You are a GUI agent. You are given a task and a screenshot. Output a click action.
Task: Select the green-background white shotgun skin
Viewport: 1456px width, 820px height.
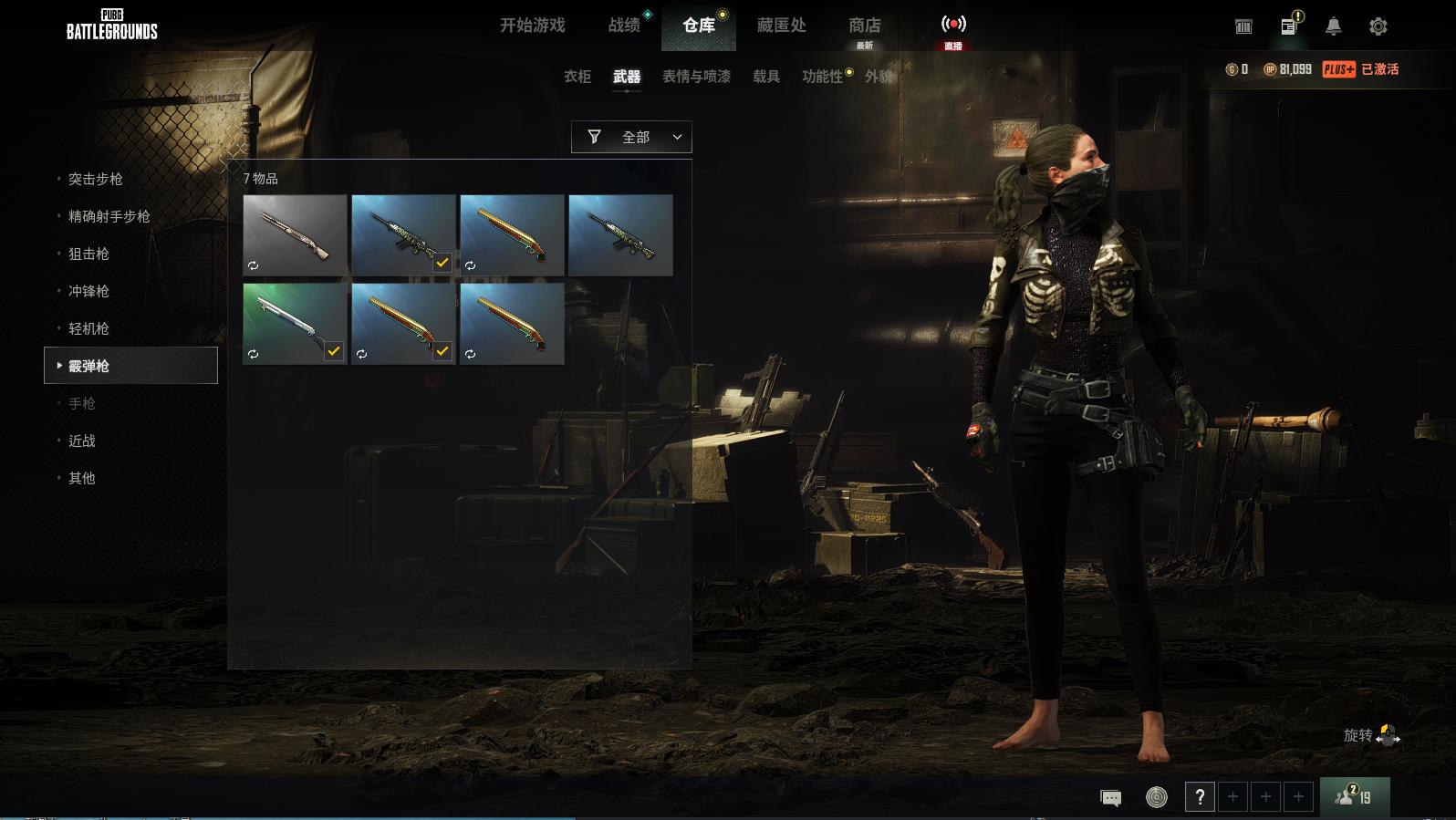coord(294,323)
